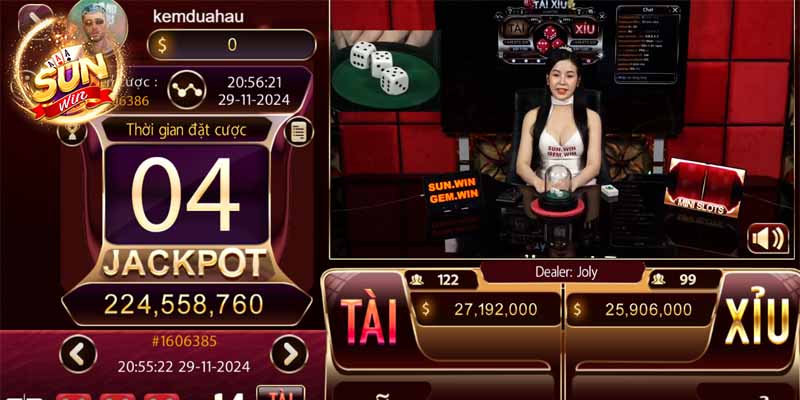This screenshot has width=800, height=400.
Task: Open the Mini Slots game
Action: (x=703, y=190)
